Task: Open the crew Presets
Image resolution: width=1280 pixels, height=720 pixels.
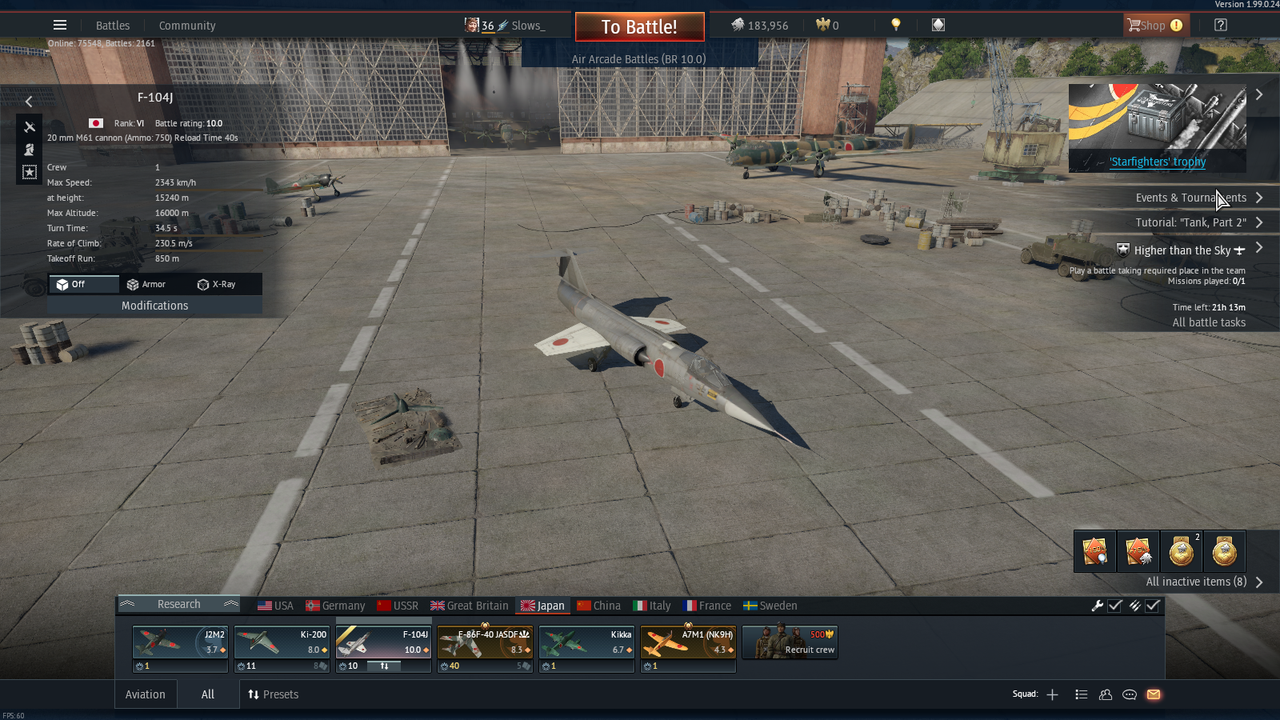Action: click(x=273, y=695)
